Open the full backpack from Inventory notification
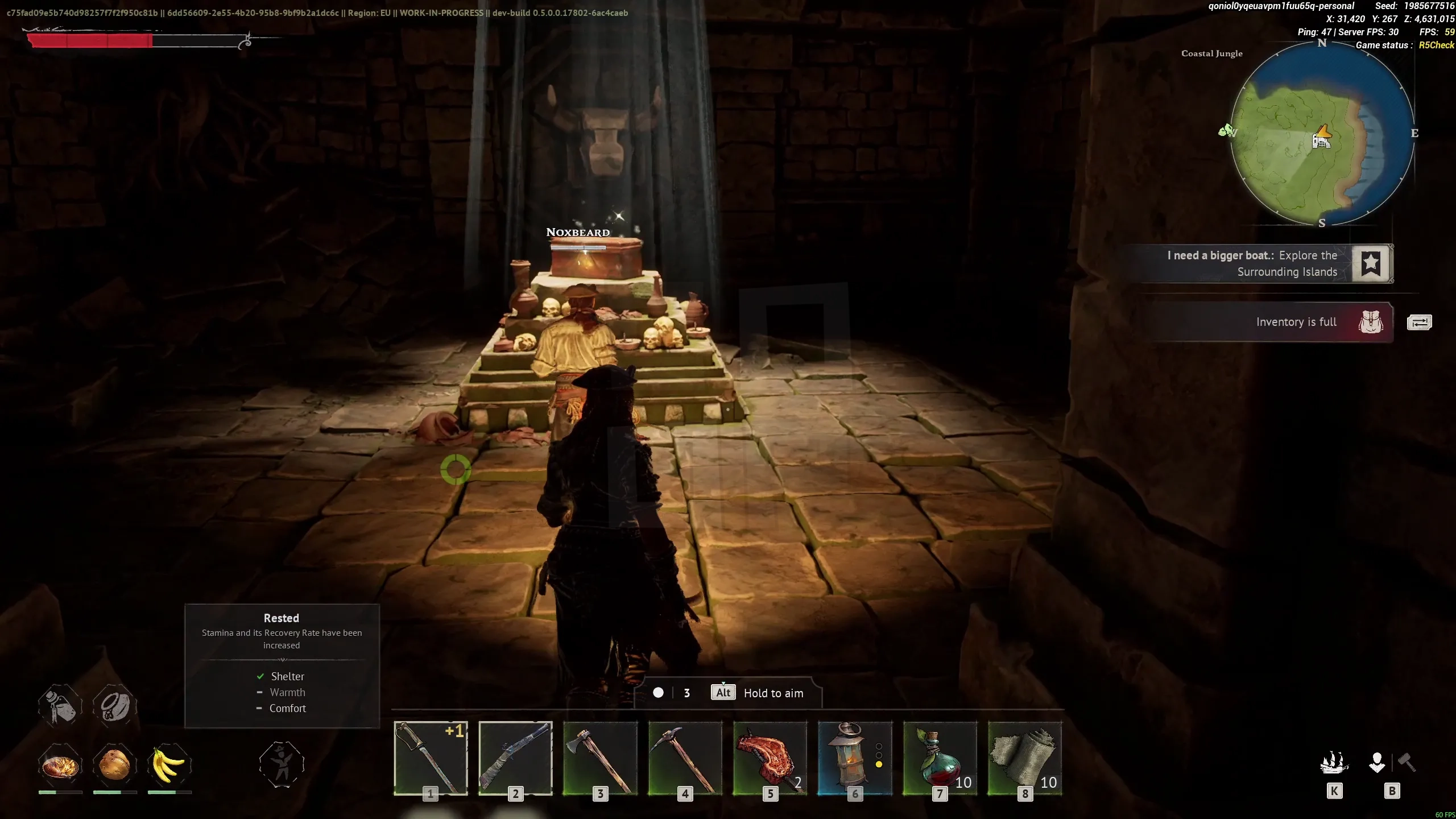This screenshot has width=1456, height=819. pos(1371,322)
